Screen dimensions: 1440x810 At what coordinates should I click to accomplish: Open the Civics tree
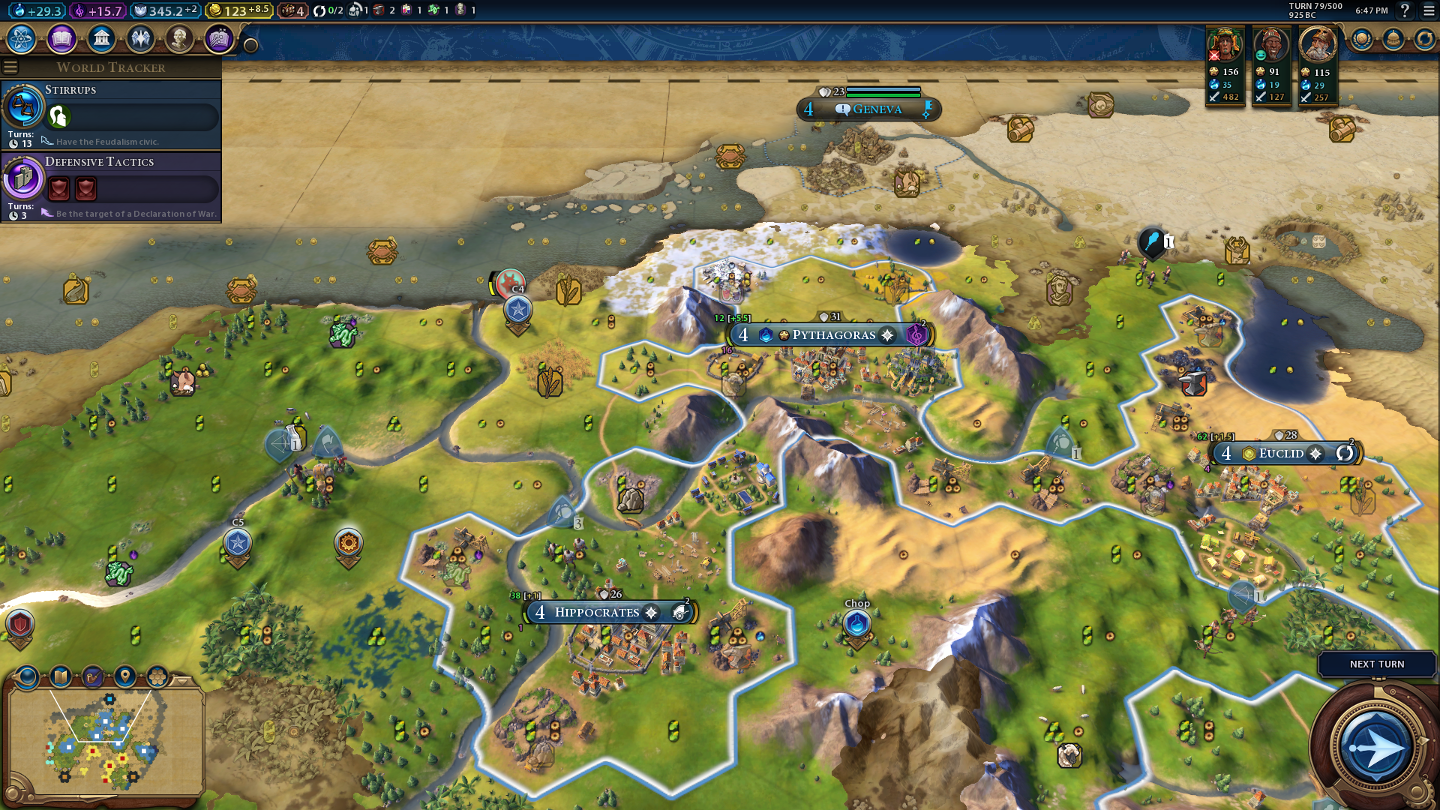pyautogui.click(x=61, y=39)
